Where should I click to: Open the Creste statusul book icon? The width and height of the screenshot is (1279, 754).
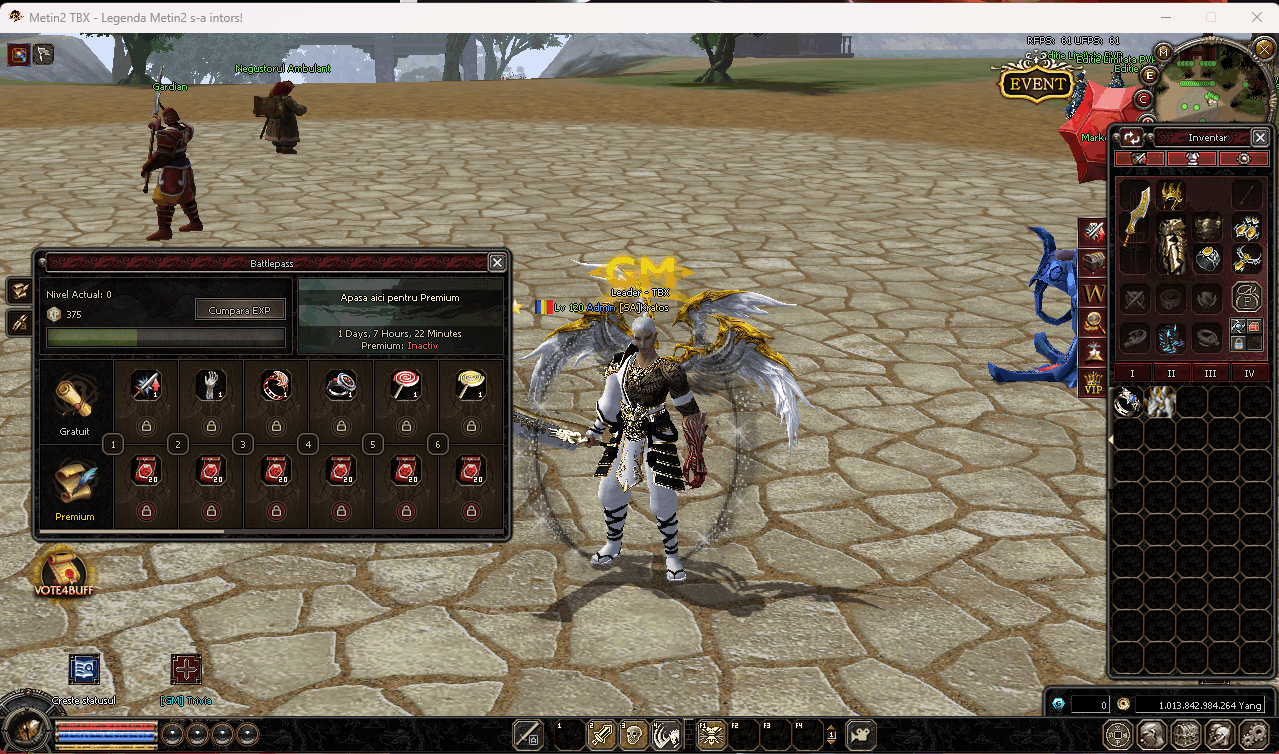click(84, 669)
